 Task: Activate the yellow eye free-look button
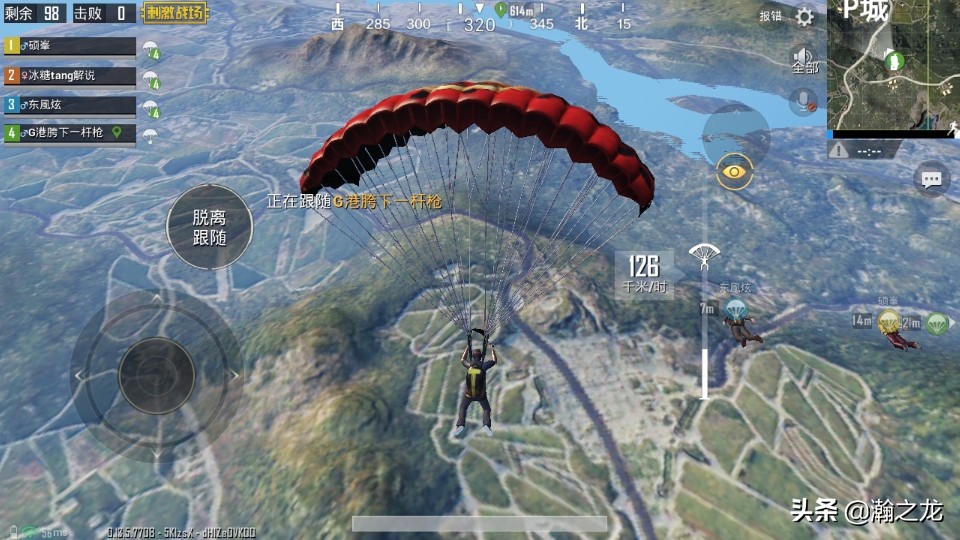[735, 172]
